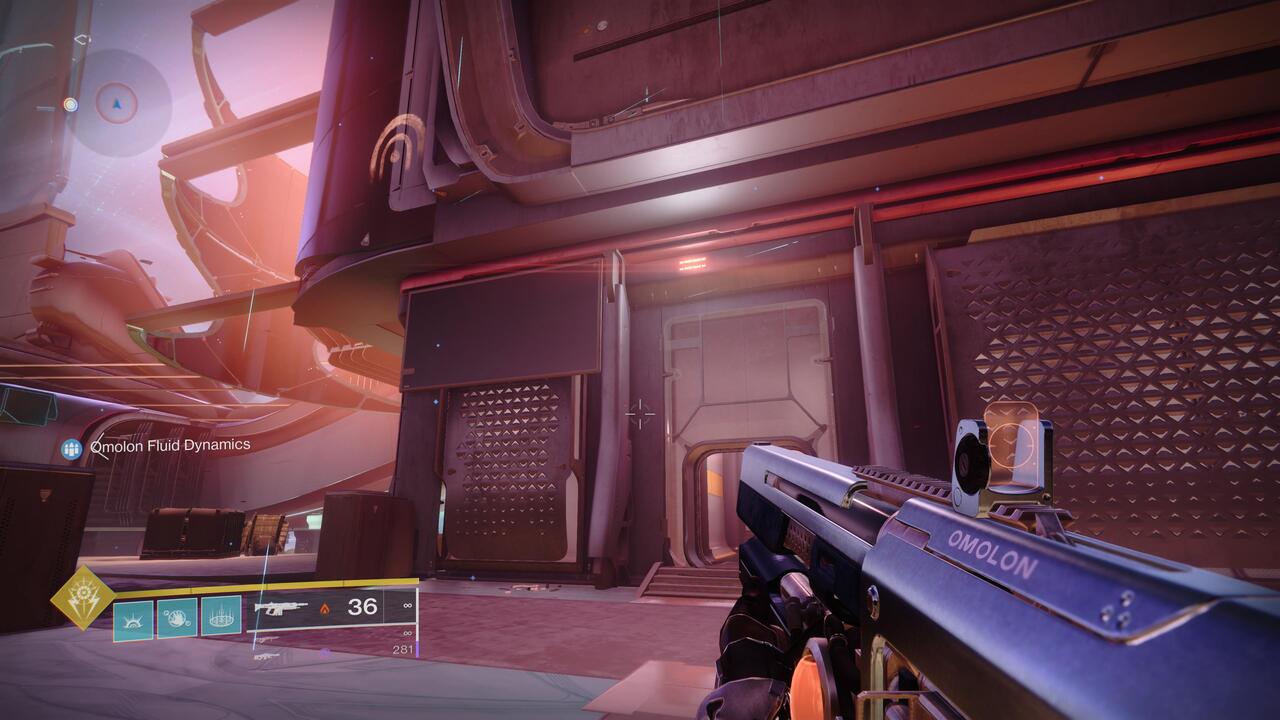Click the grenade ability icon in the HUD
1280x720 pixels.
(176, 616)
